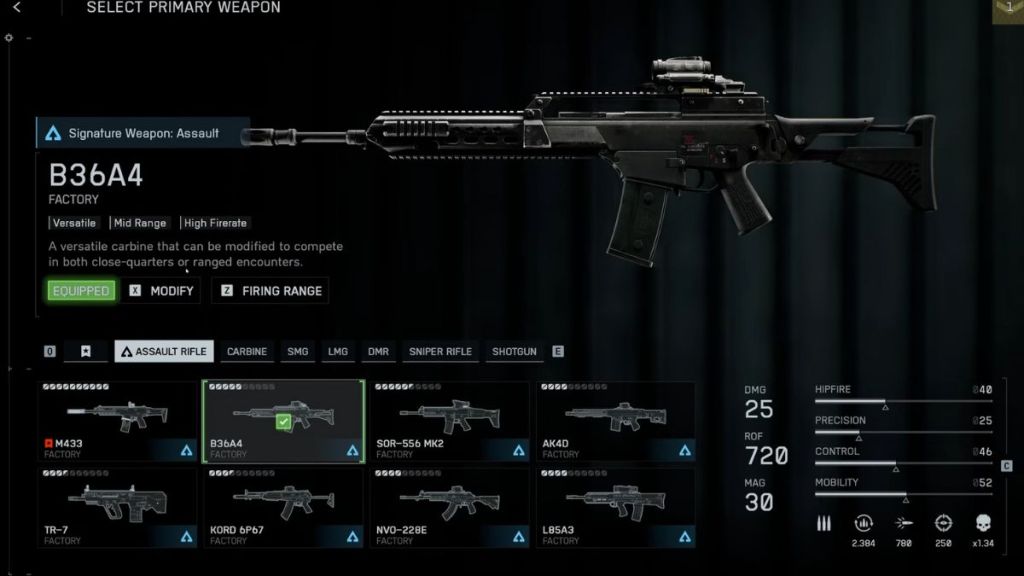This screenshot has height=576, width=1024.
Task: Choose the TR-7 assault rifle
Action: (118, 507)
